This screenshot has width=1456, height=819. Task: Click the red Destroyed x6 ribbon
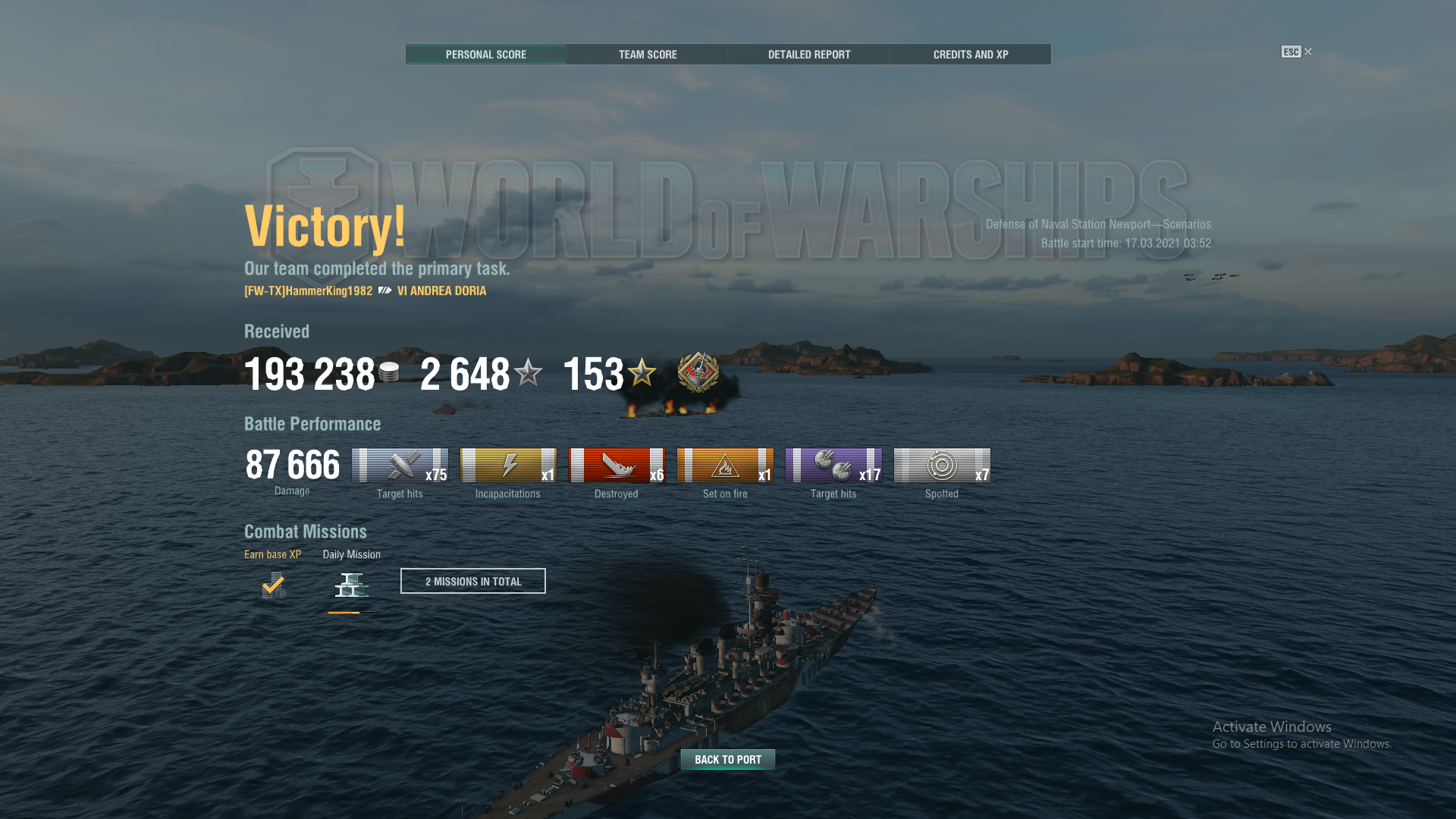[x=617, y=466]
